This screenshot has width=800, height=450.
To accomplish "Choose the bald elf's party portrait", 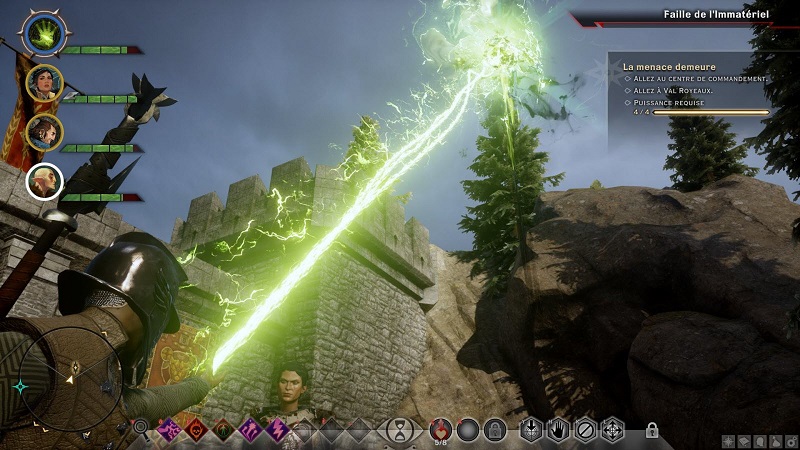I will [45, 180].
